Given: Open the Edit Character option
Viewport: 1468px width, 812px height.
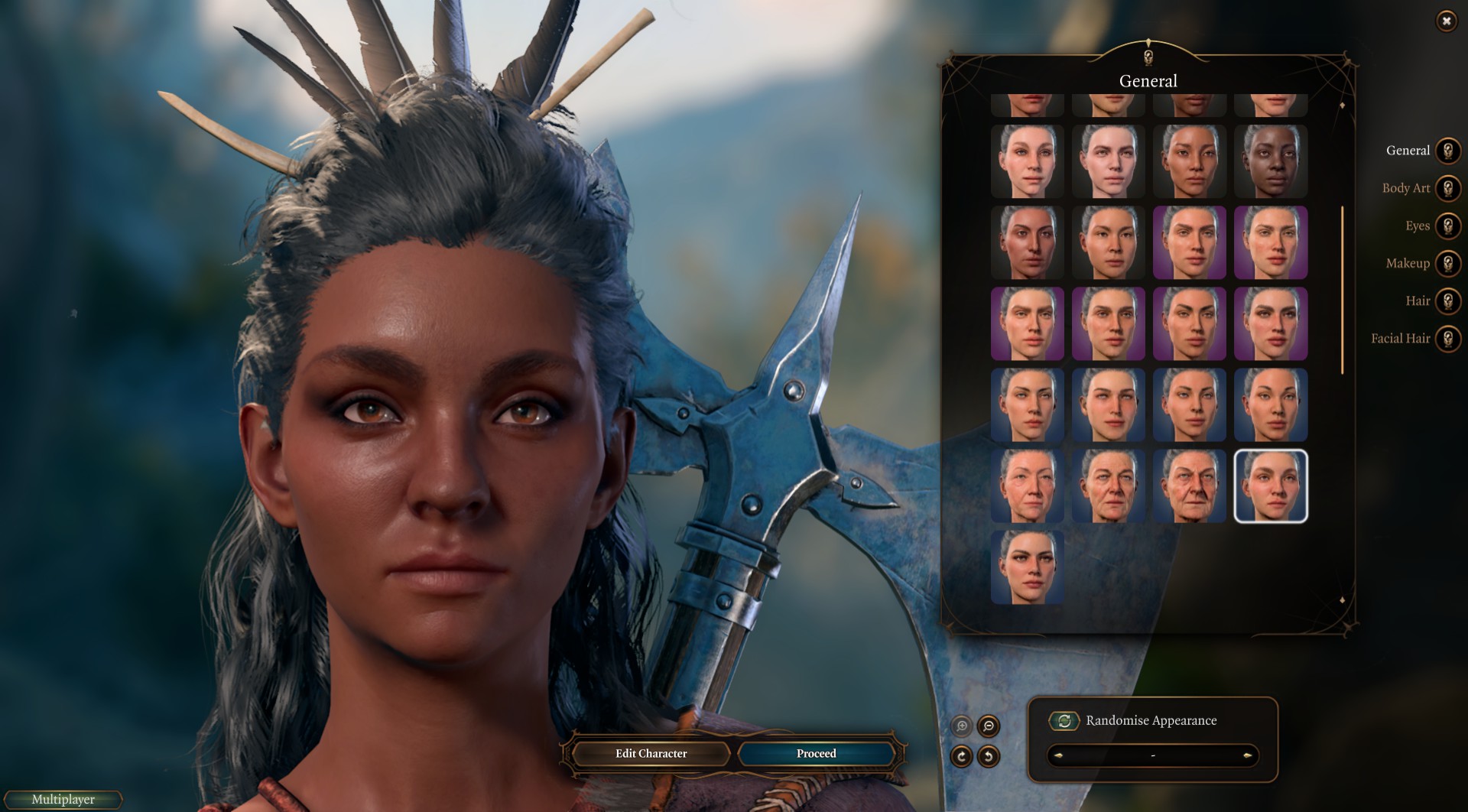Looking at the screenshot, I should 651,754.
